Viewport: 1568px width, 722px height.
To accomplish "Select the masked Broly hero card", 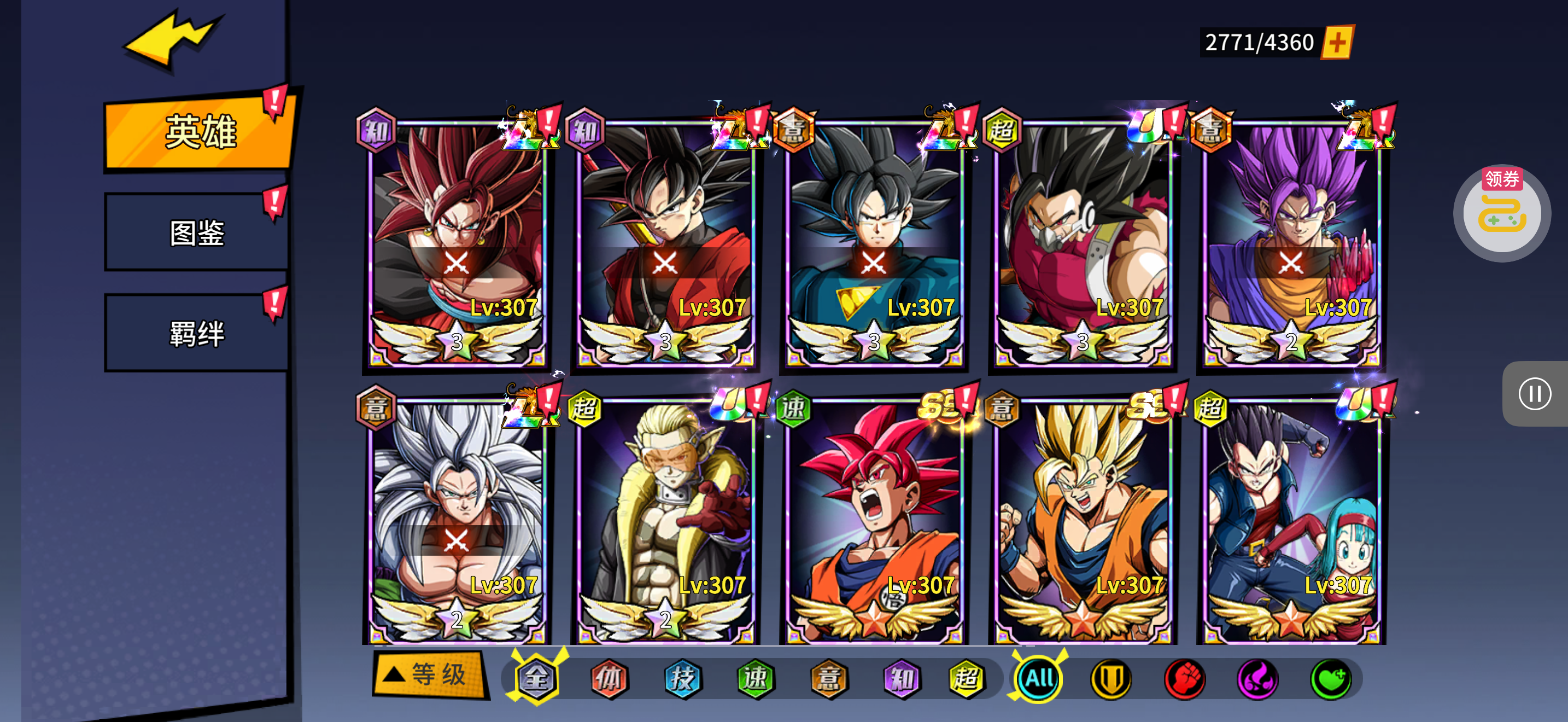I will point(1083,243).
